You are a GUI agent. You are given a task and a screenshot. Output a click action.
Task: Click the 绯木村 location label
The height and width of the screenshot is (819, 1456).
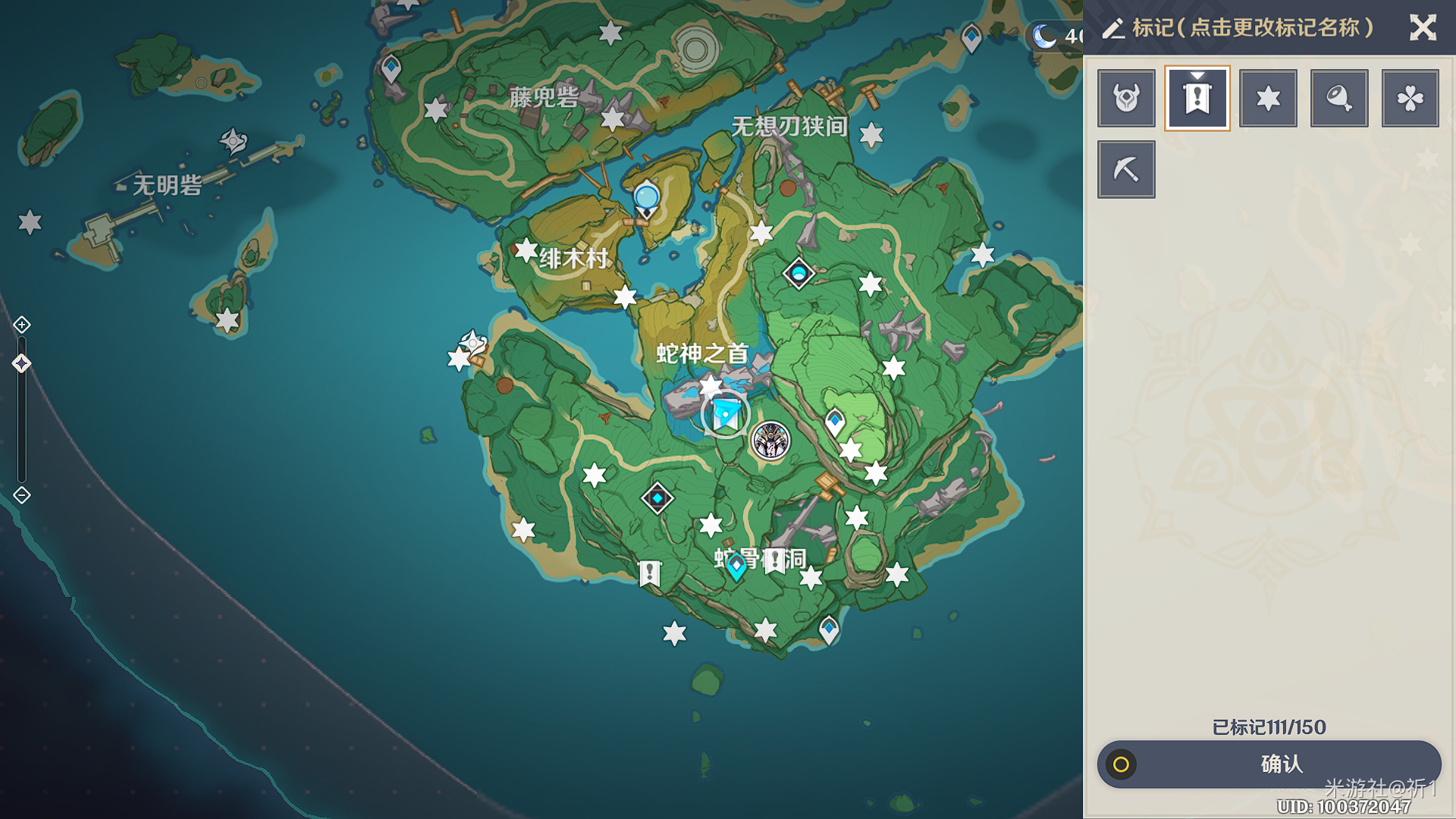point(573,259)
